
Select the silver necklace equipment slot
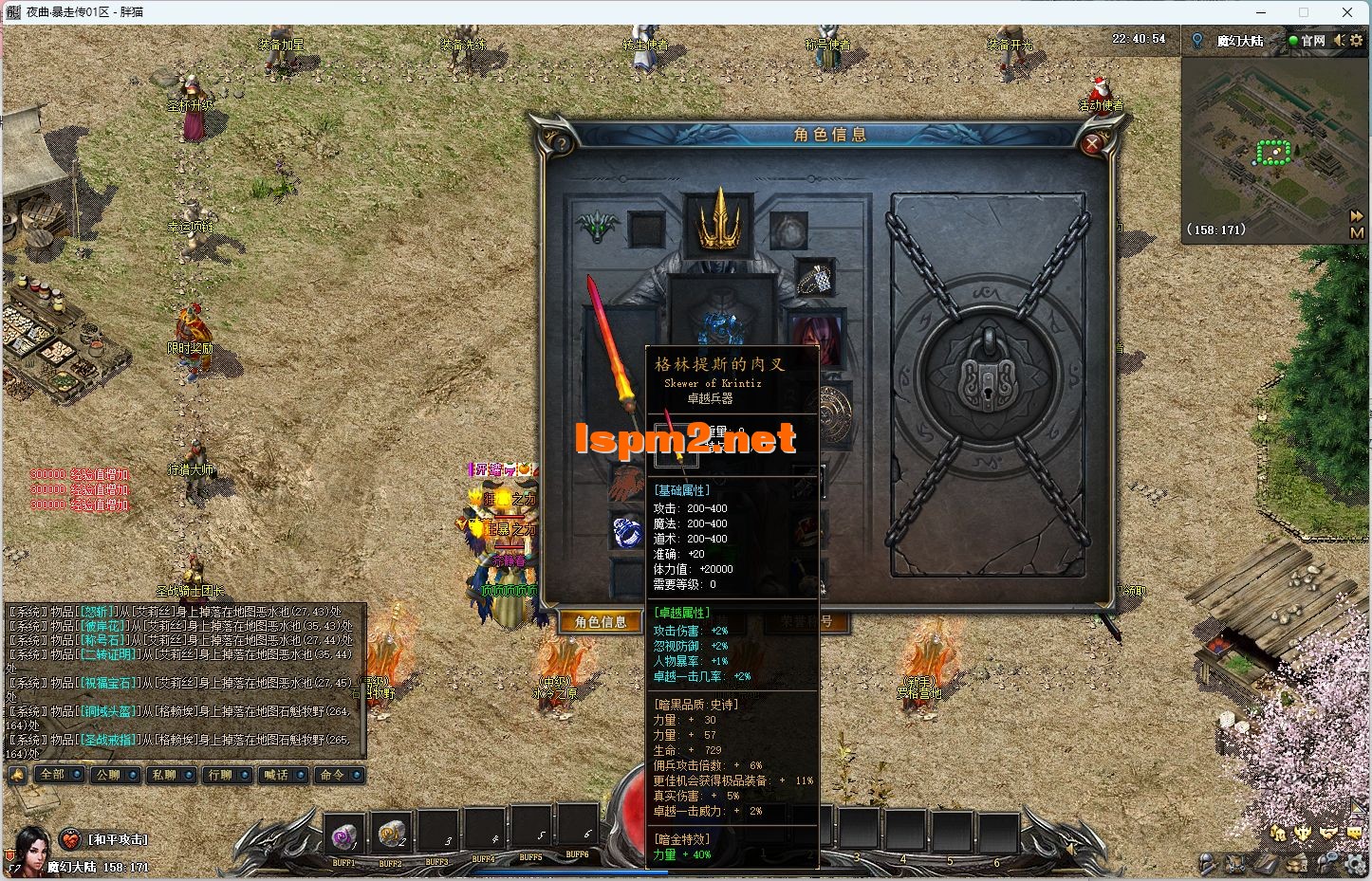pyautogui.click(x=815, y=279)
